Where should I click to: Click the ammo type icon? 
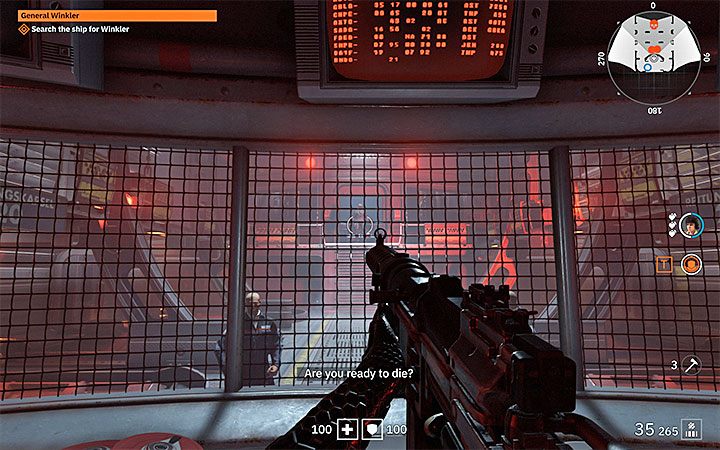[690, 429]
